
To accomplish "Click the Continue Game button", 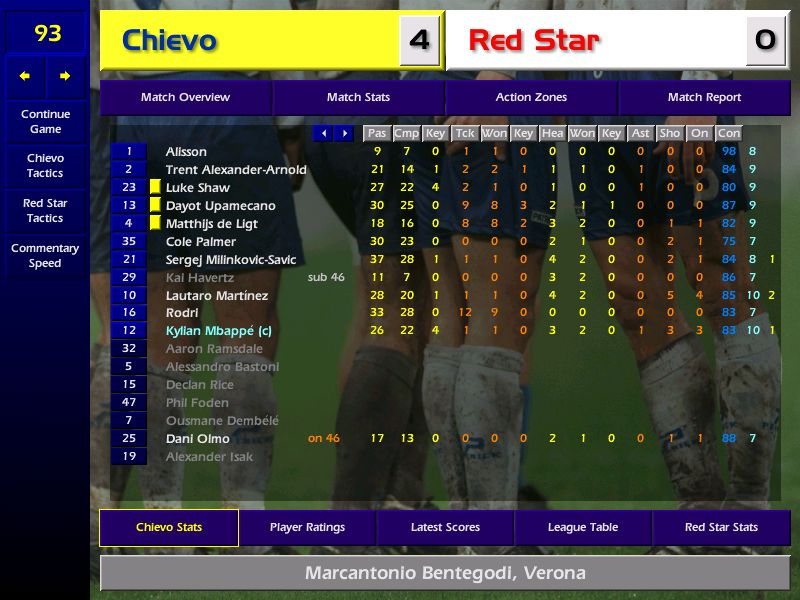I will click(45, 122).
